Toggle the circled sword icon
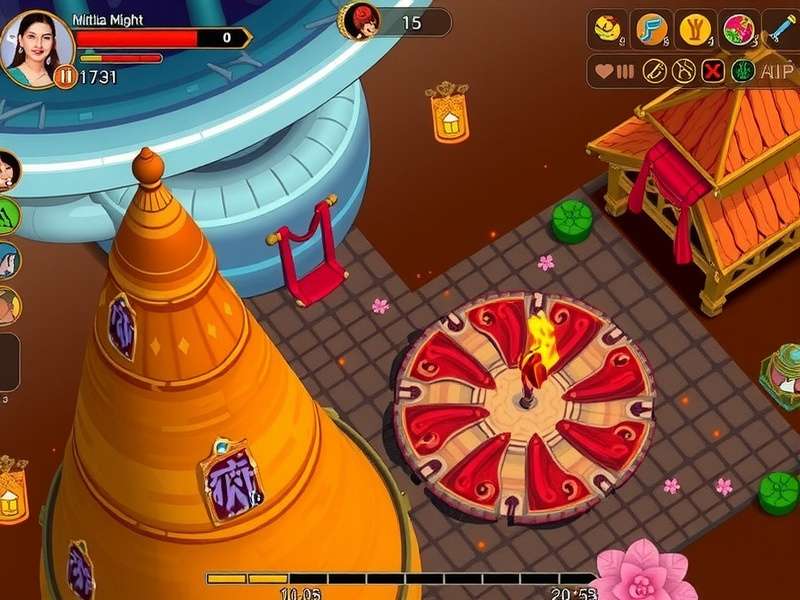This screenshot has width=800, height=600. click(654, 71)
